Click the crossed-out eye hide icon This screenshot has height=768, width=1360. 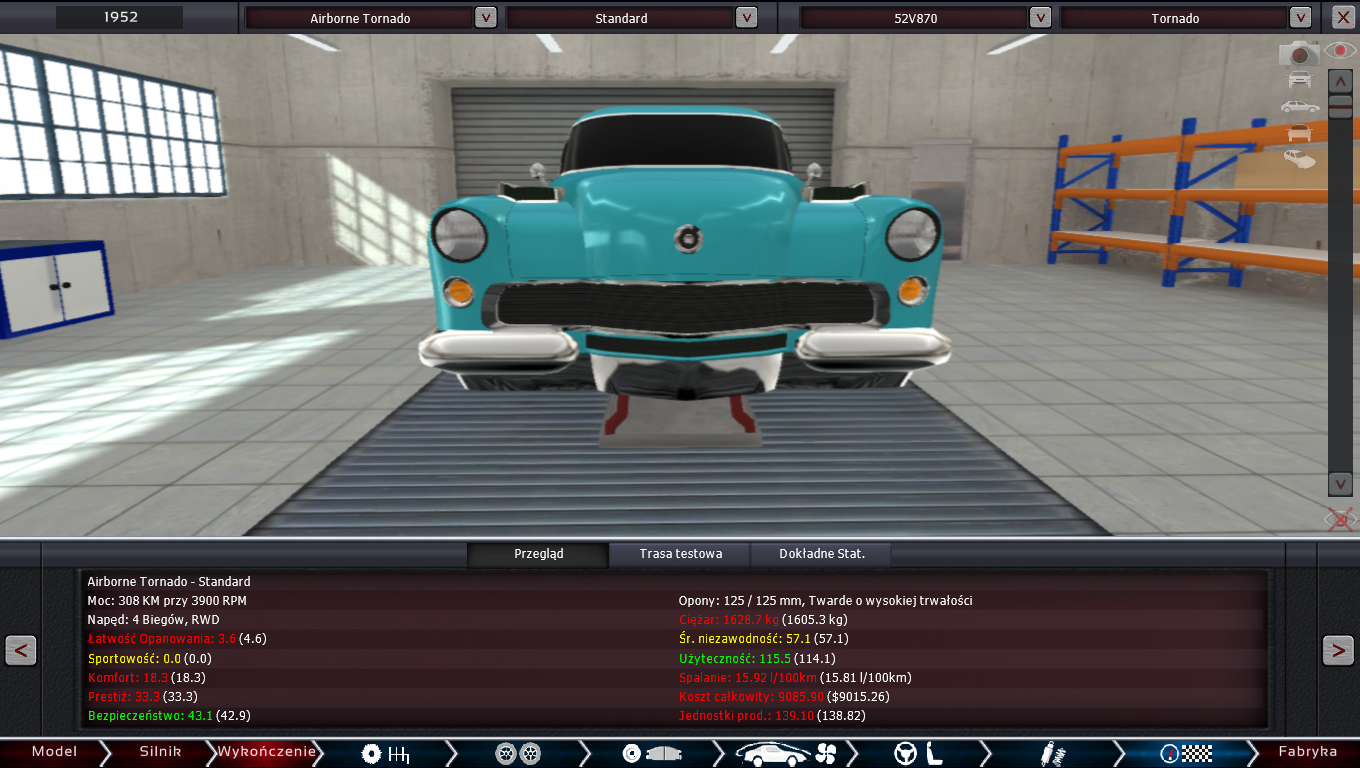point(1339,519)
